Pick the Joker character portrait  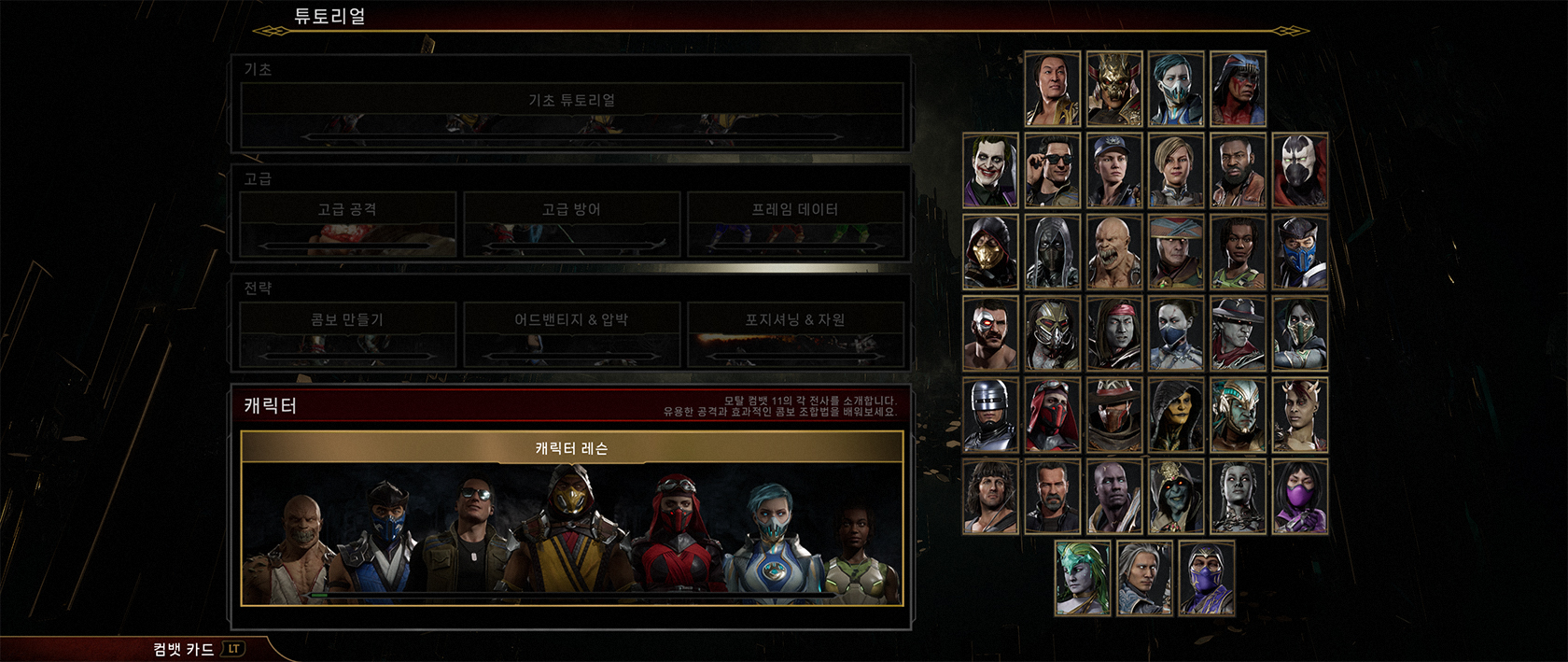[990, 171]
